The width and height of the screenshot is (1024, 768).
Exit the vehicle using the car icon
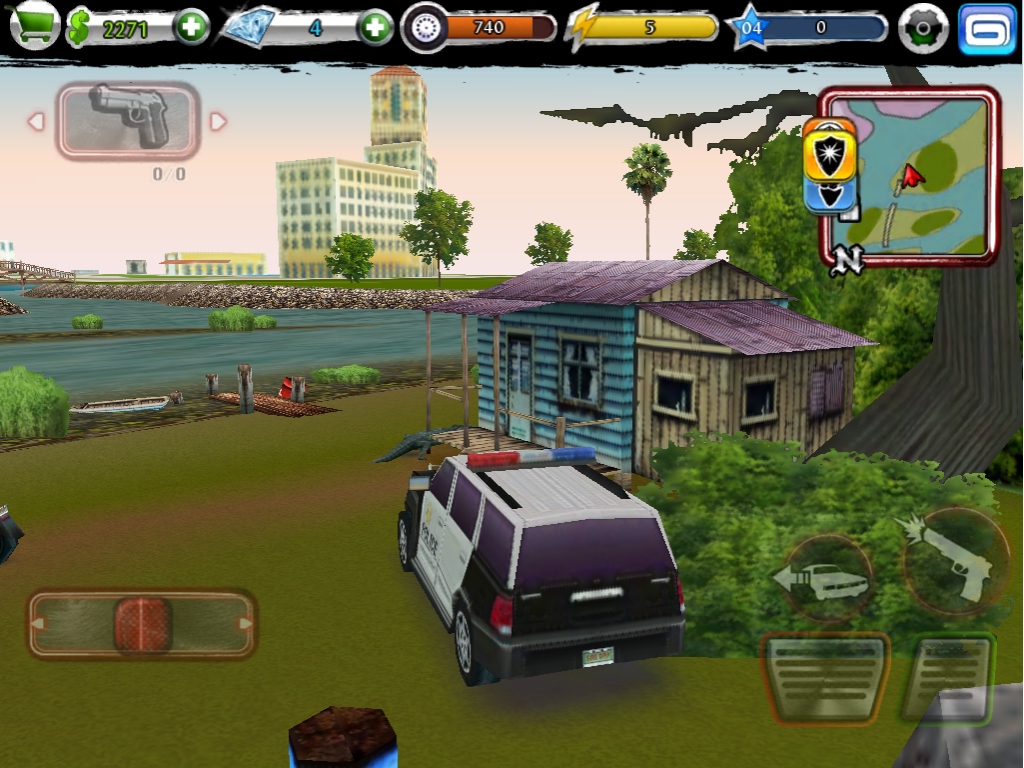[823, 579]
